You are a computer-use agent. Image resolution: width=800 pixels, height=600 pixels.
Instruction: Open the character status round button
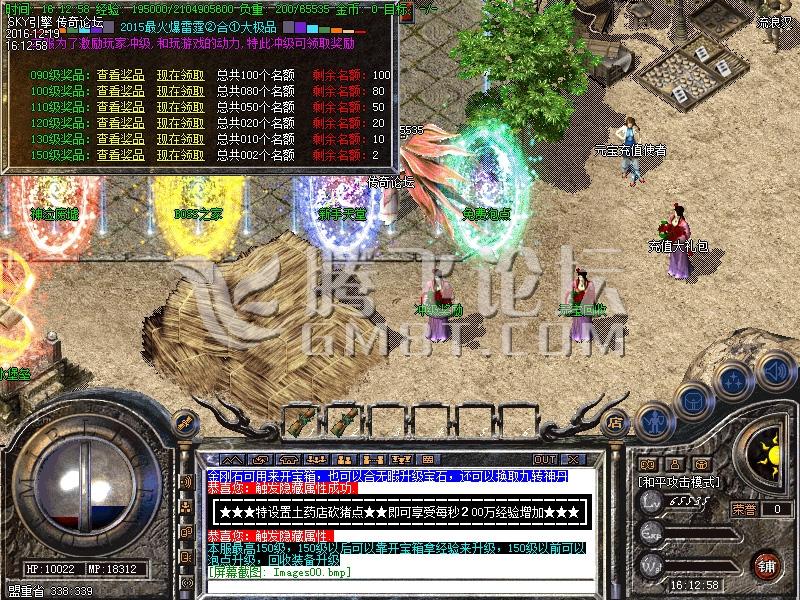pyautogui.click(x=654, y=421)
